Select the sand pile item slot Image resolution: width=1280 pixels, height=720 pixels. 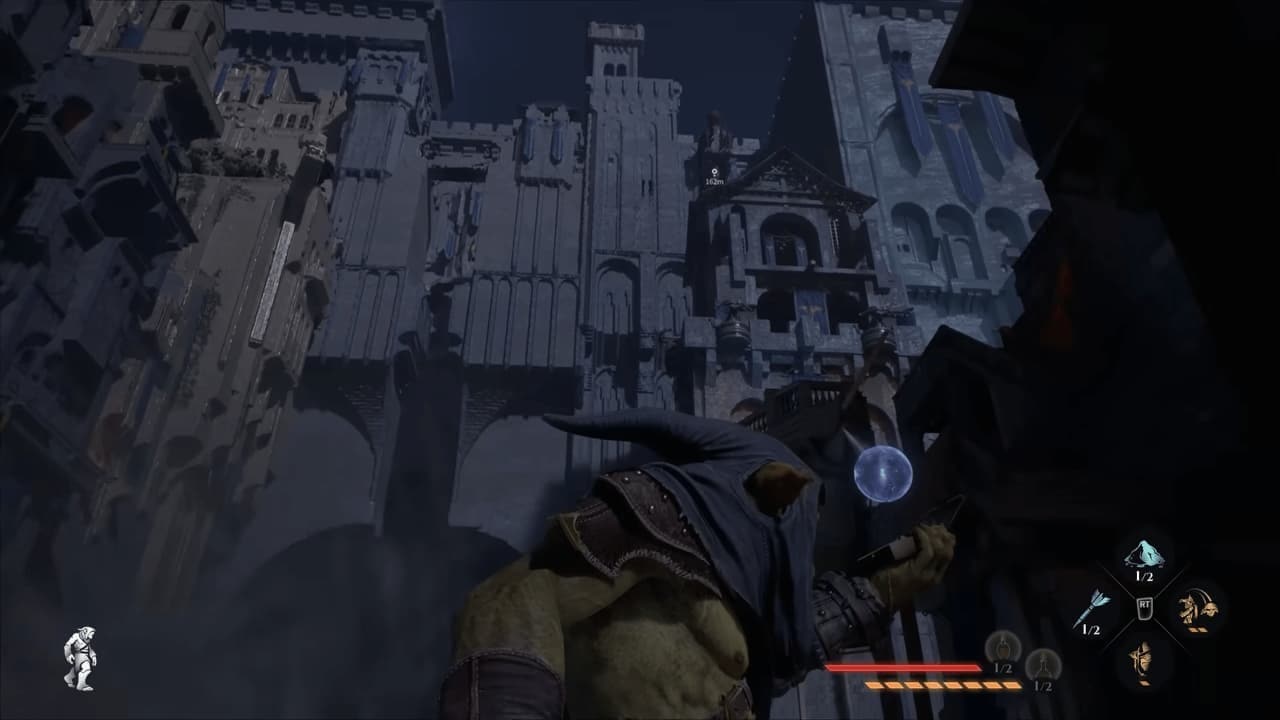(1143, 555)
